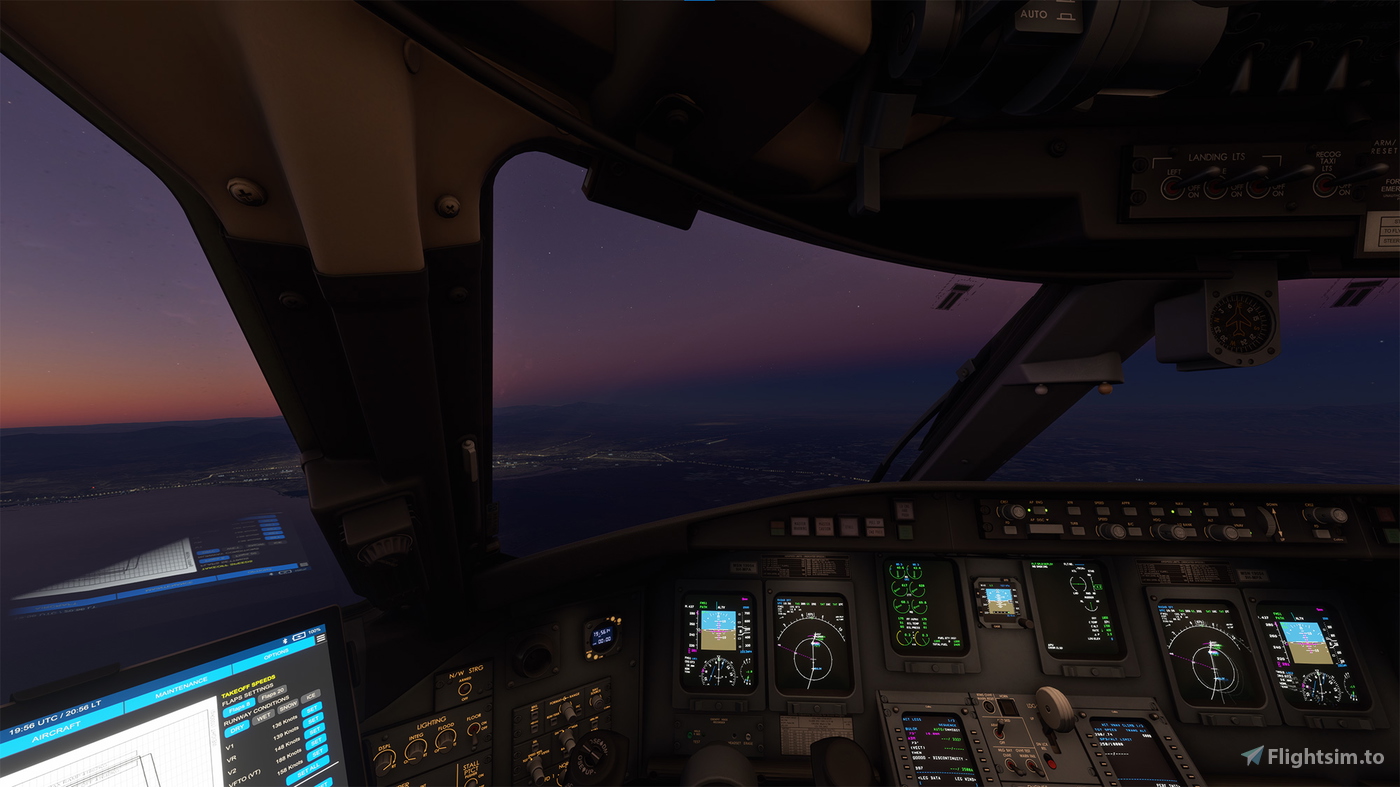
Task: Open the OPTIONS tab on the tablet
Action: pyautogui.click(x=274, y=653)
